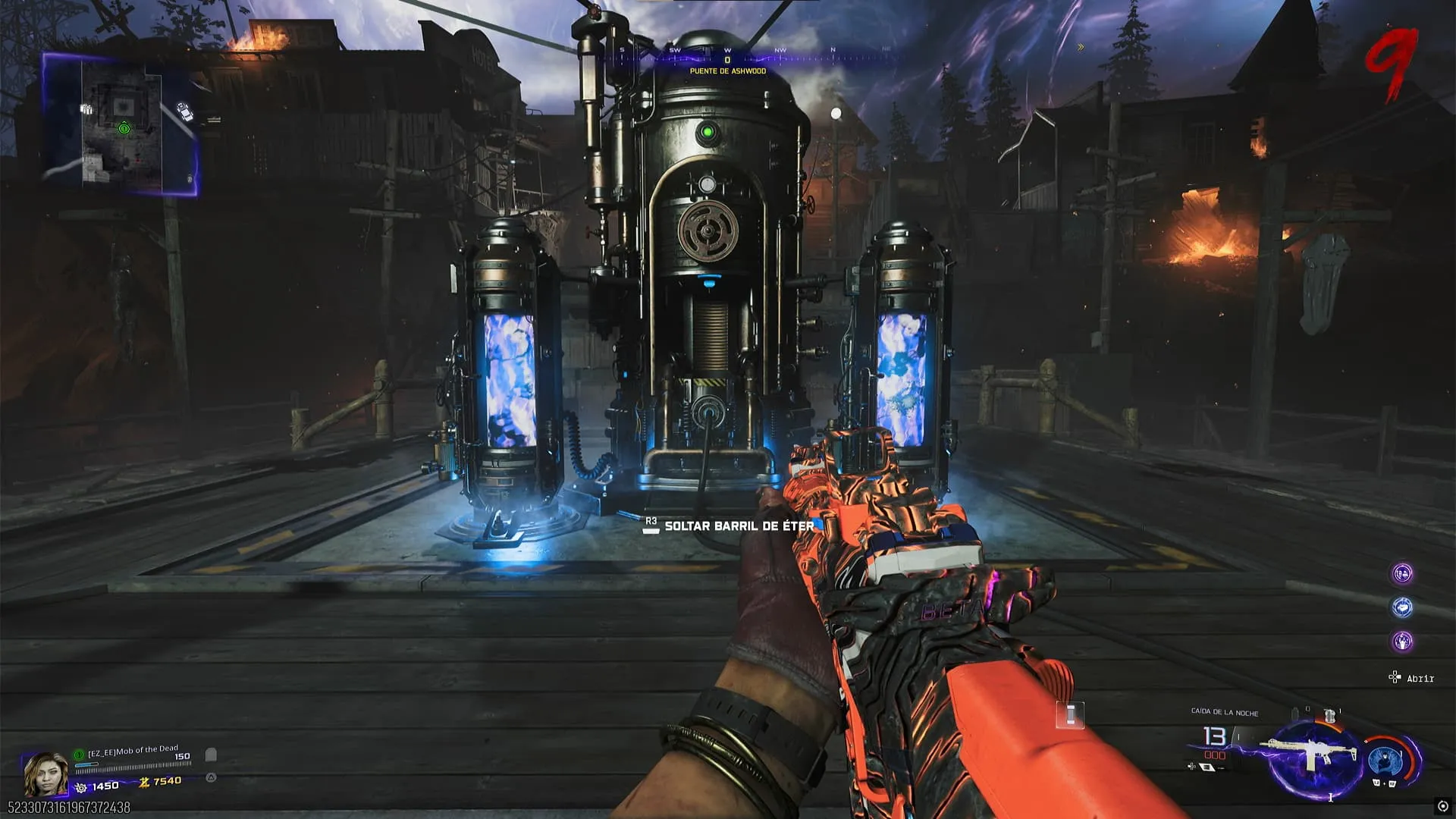This screenshot has height=819, width=1456.
Task: Click the compass bar heading strip
Action: [x=728, y=52]
